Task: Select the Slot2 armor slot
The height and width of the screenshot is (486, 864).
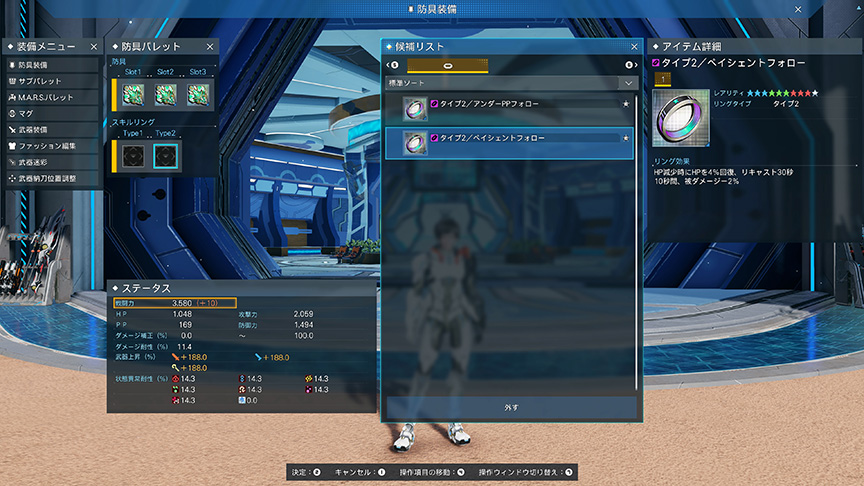Action: coord(165,93)
